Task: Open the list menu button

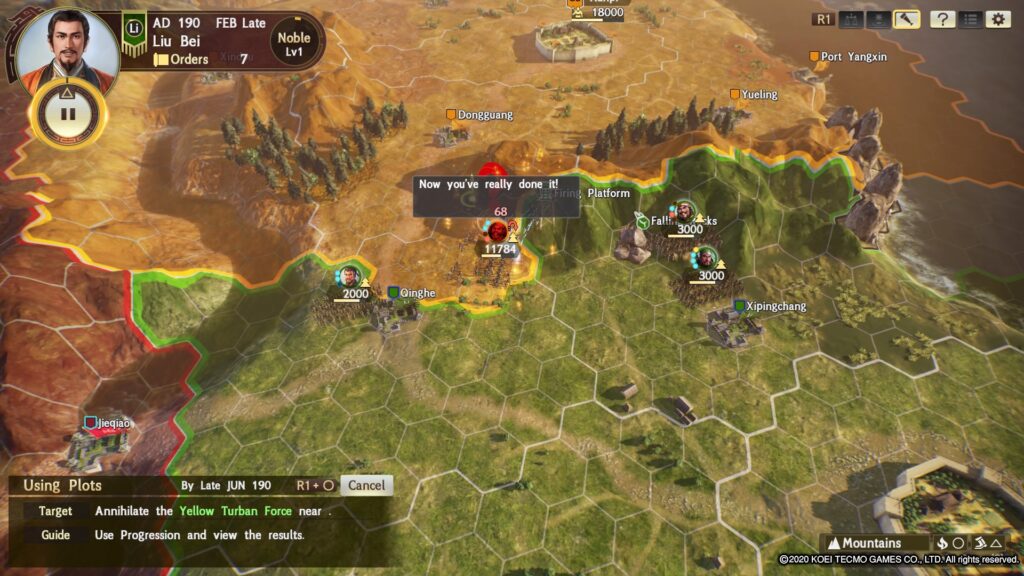Action: point(970,19)
